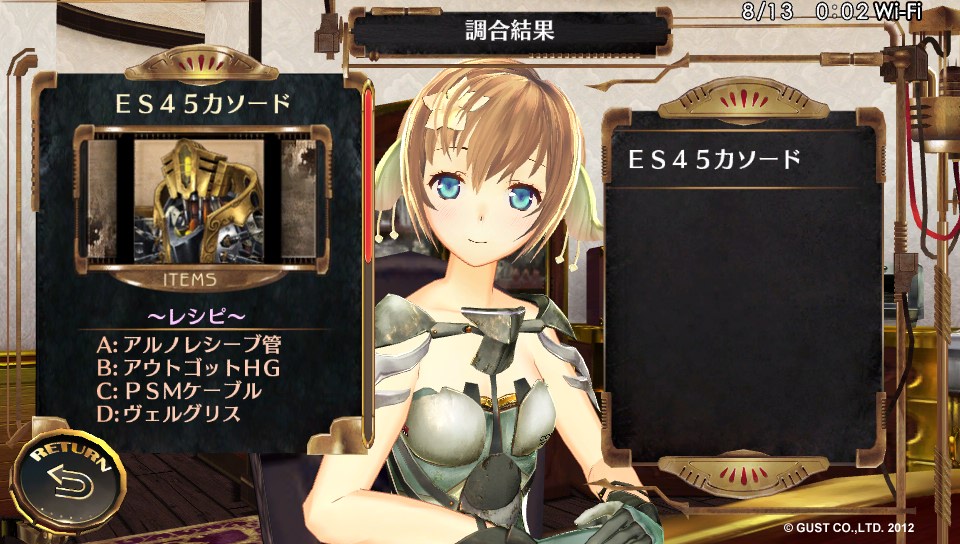
Task: Choose recipe ingredient D: ヴェルグリス
Action: (169, 413)
